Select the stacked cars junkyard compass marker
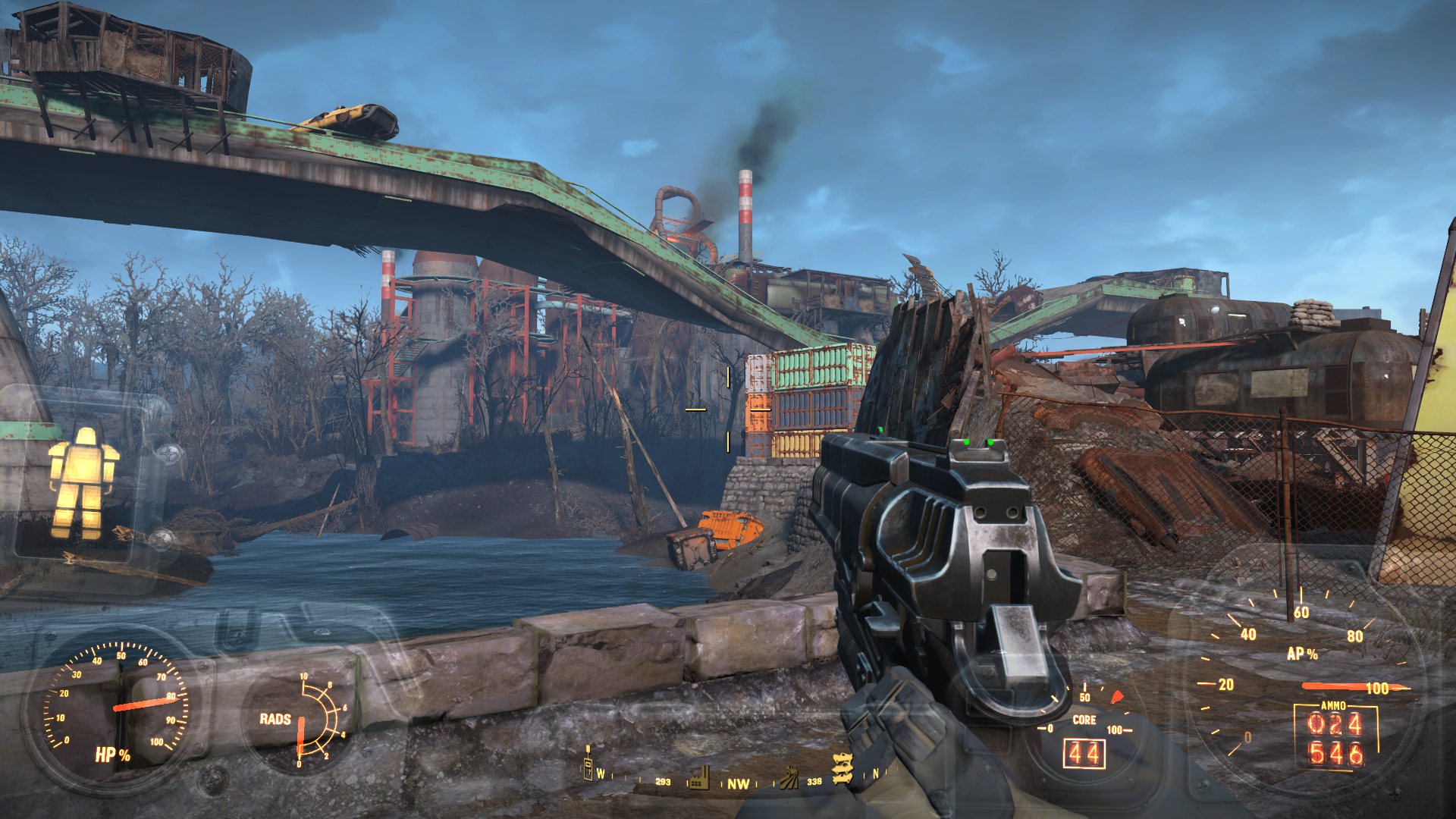The height and width of the screenshot is (819, 1456). 842,768
